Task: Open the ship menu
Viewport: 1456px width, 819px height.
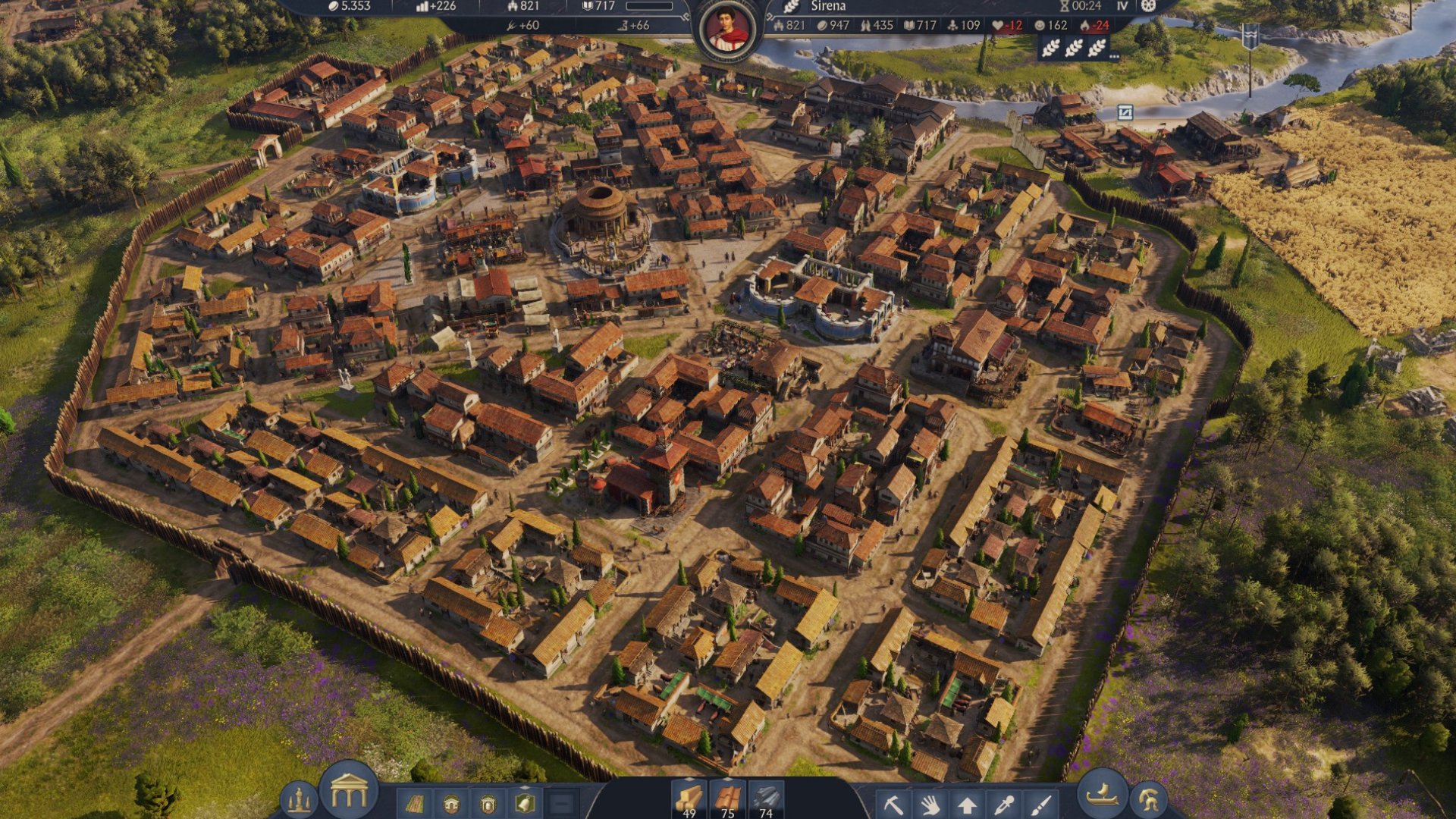Action: pyautogui.click(x=1103, y=793)
